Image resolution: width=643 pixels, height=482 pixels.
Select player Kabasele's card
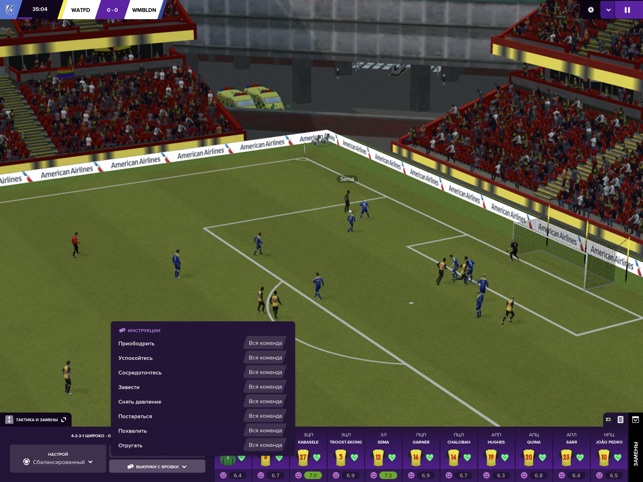[308, 456]
